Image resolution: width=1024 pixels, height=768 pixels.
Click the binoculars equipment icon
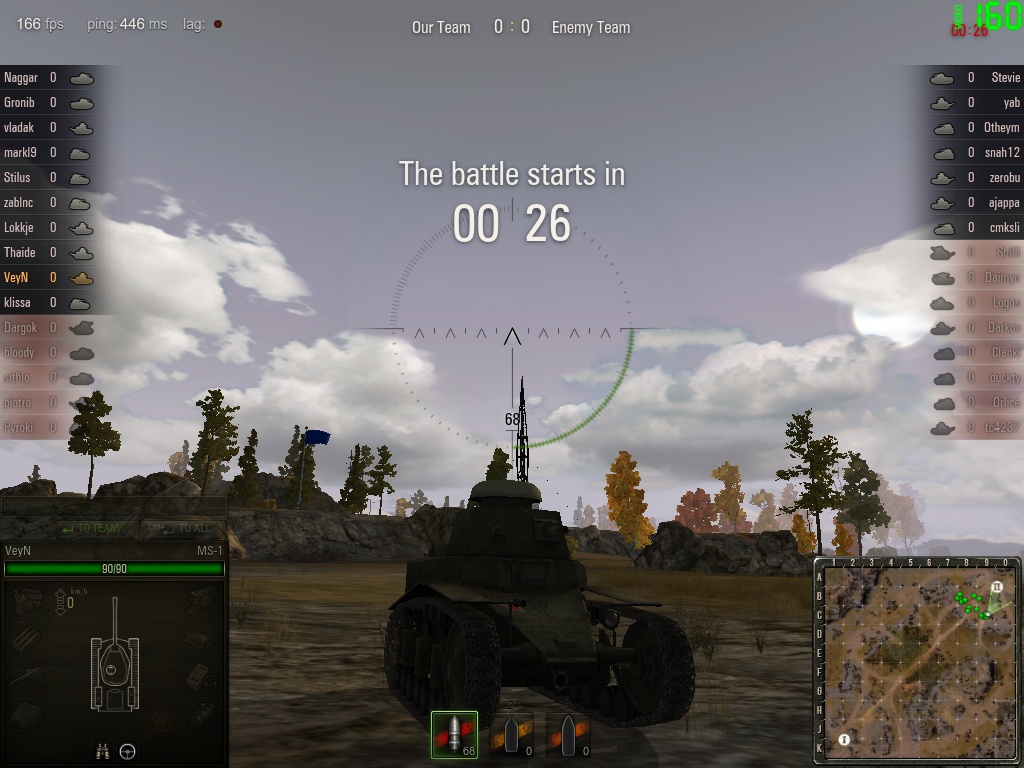pyautogui.click(x=103, y=751)
